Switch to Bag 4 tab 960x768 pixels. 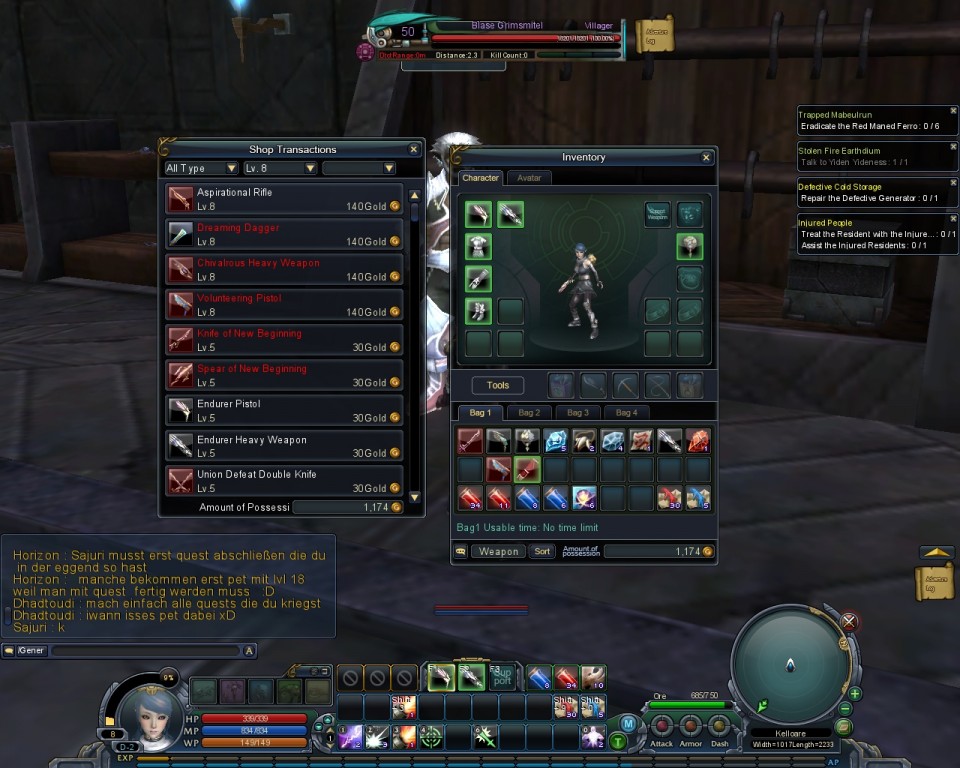click(x=626, y=412)
